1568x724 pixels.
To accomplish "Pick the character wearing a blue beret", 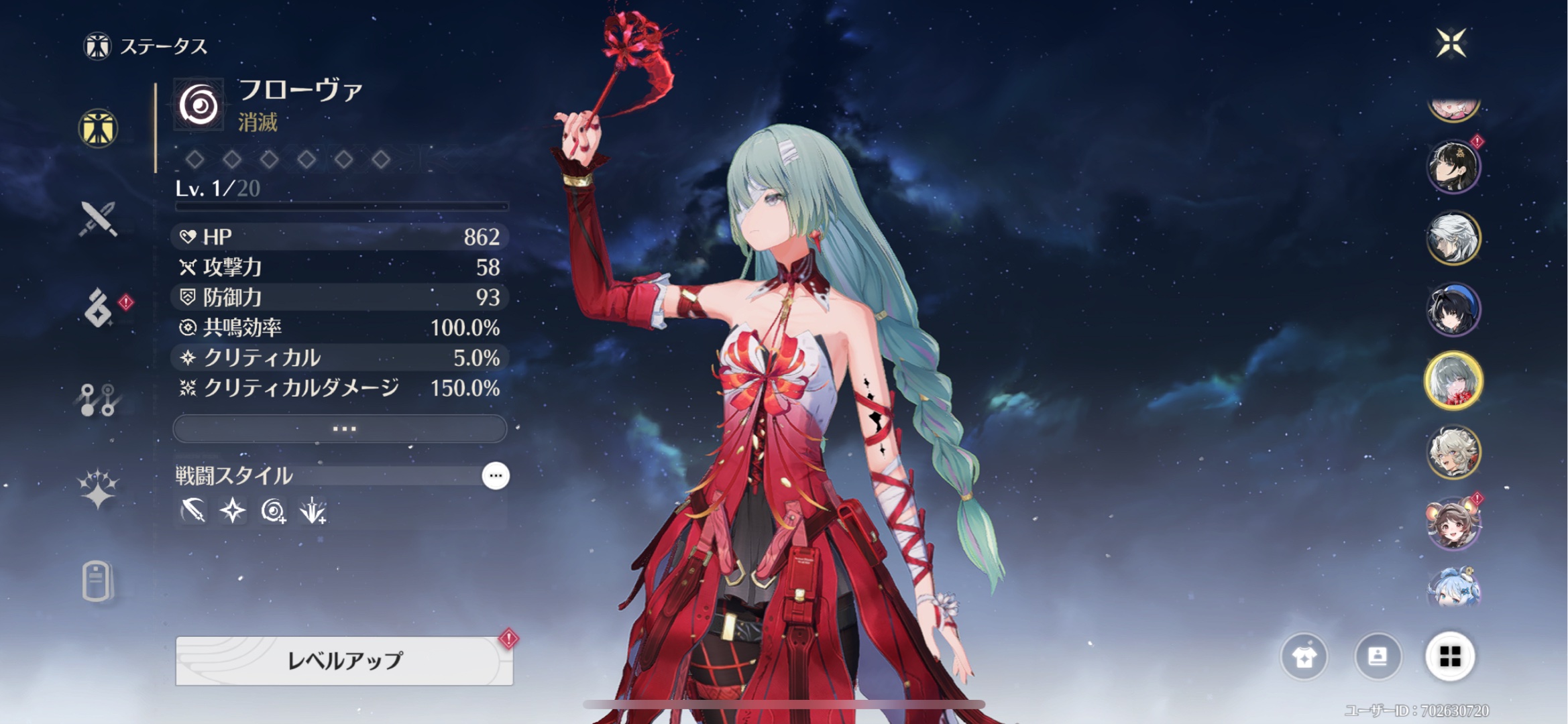I will click(x=1453, y=310).
